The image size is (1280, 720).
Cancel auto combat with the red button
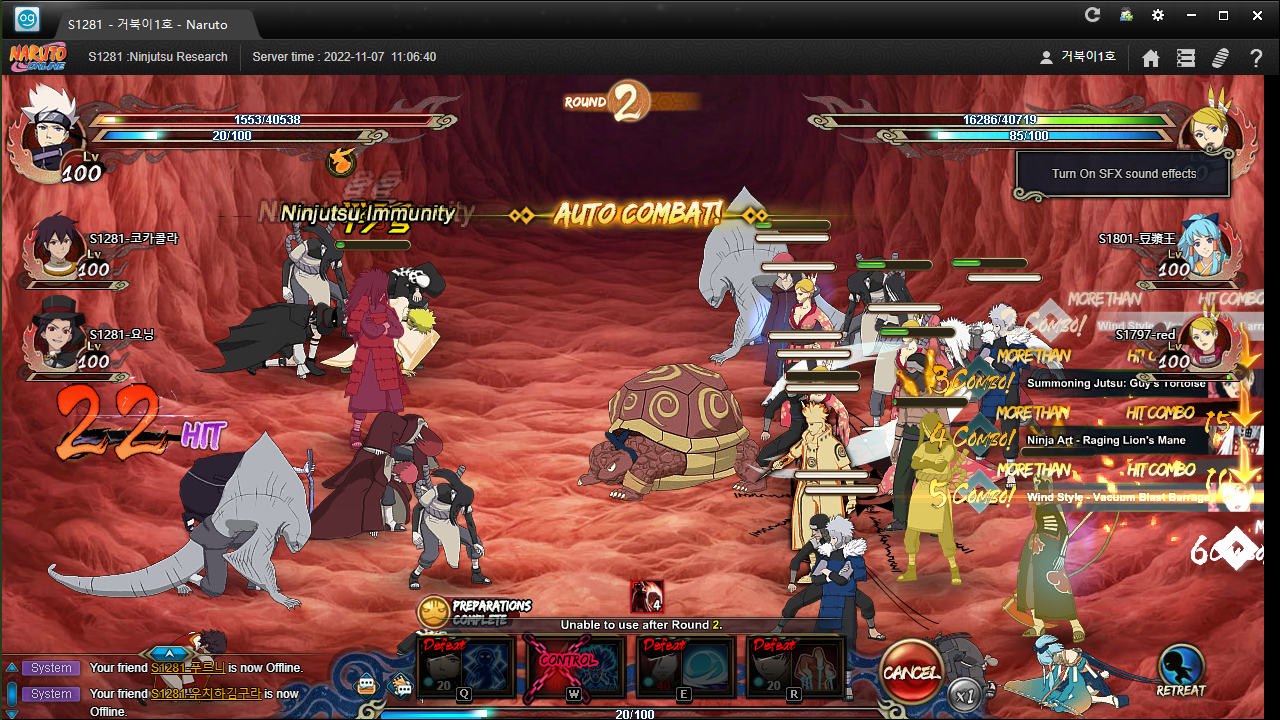coord(911,672)
